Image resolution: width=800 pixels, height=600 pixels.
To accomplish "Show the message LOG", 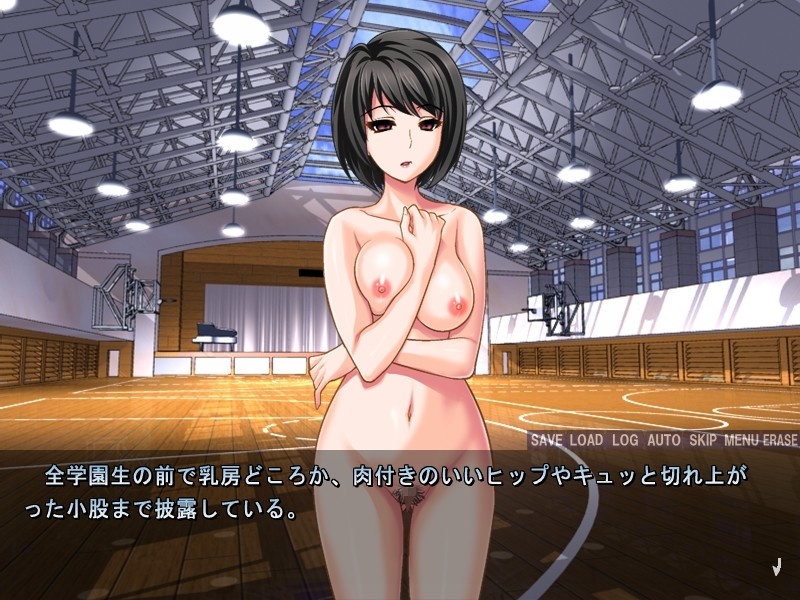I will point(625,440).
